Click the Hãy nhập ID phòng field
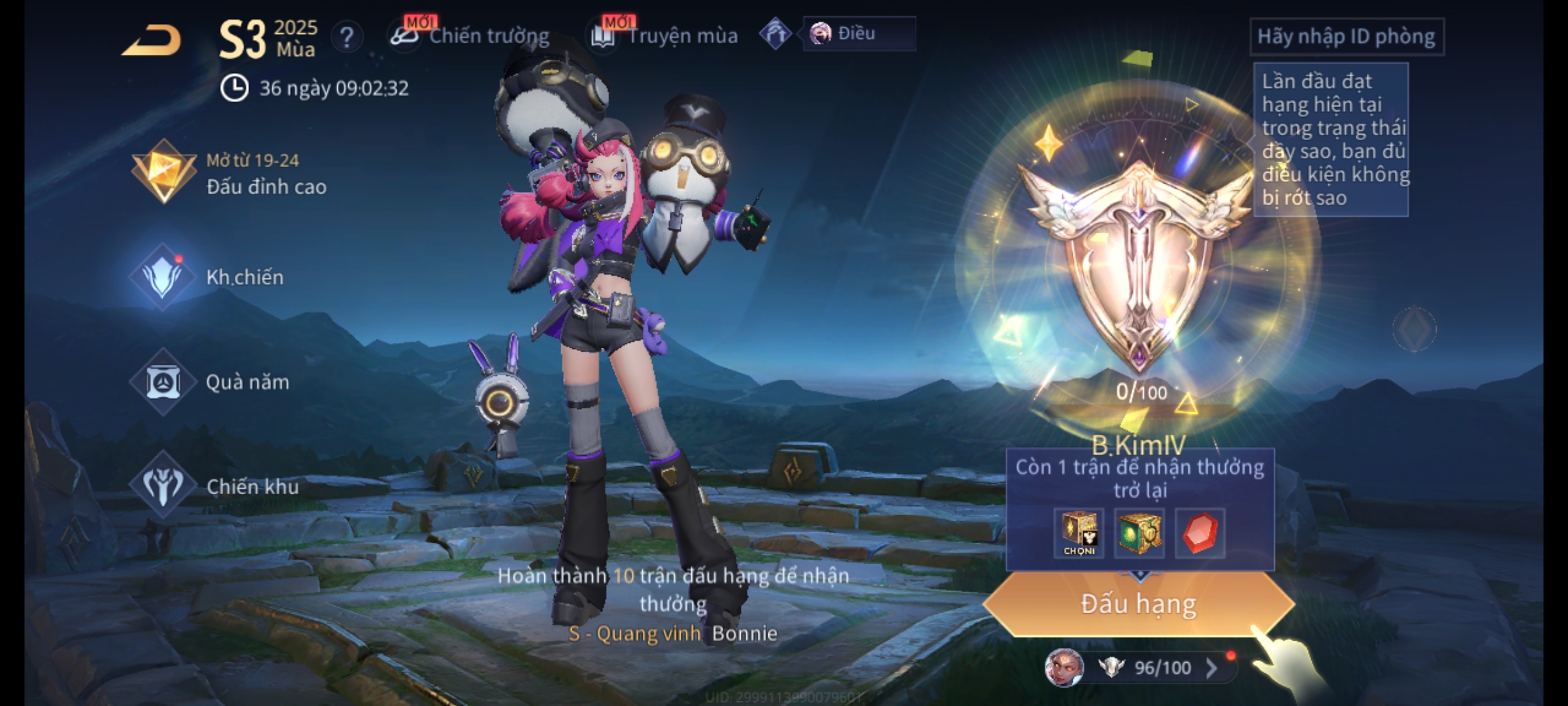 tap(1346, 37)
